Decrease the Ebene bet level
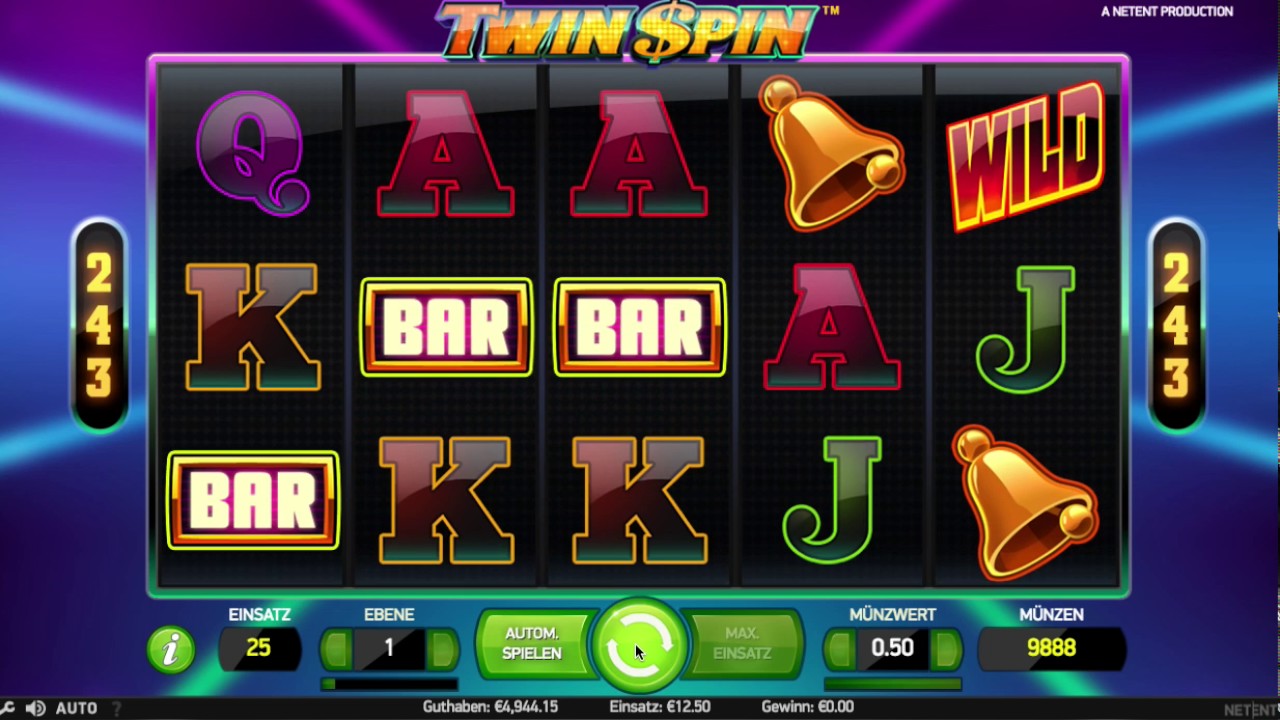Image resolution: width=1280 pixels, height=720 pixels. 337,650
